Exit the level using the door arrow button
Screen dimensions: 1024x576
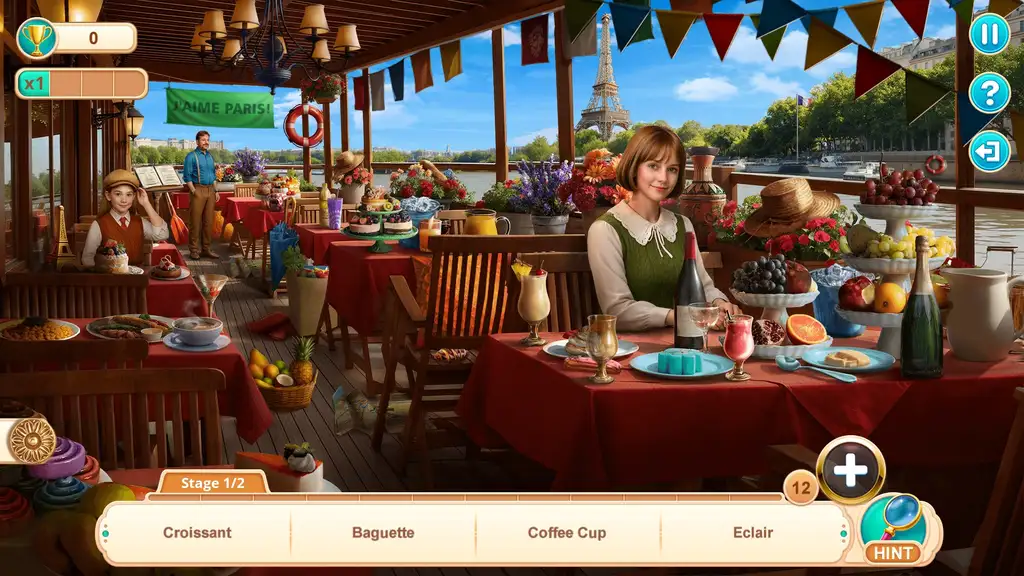click(x=989, y=151)
